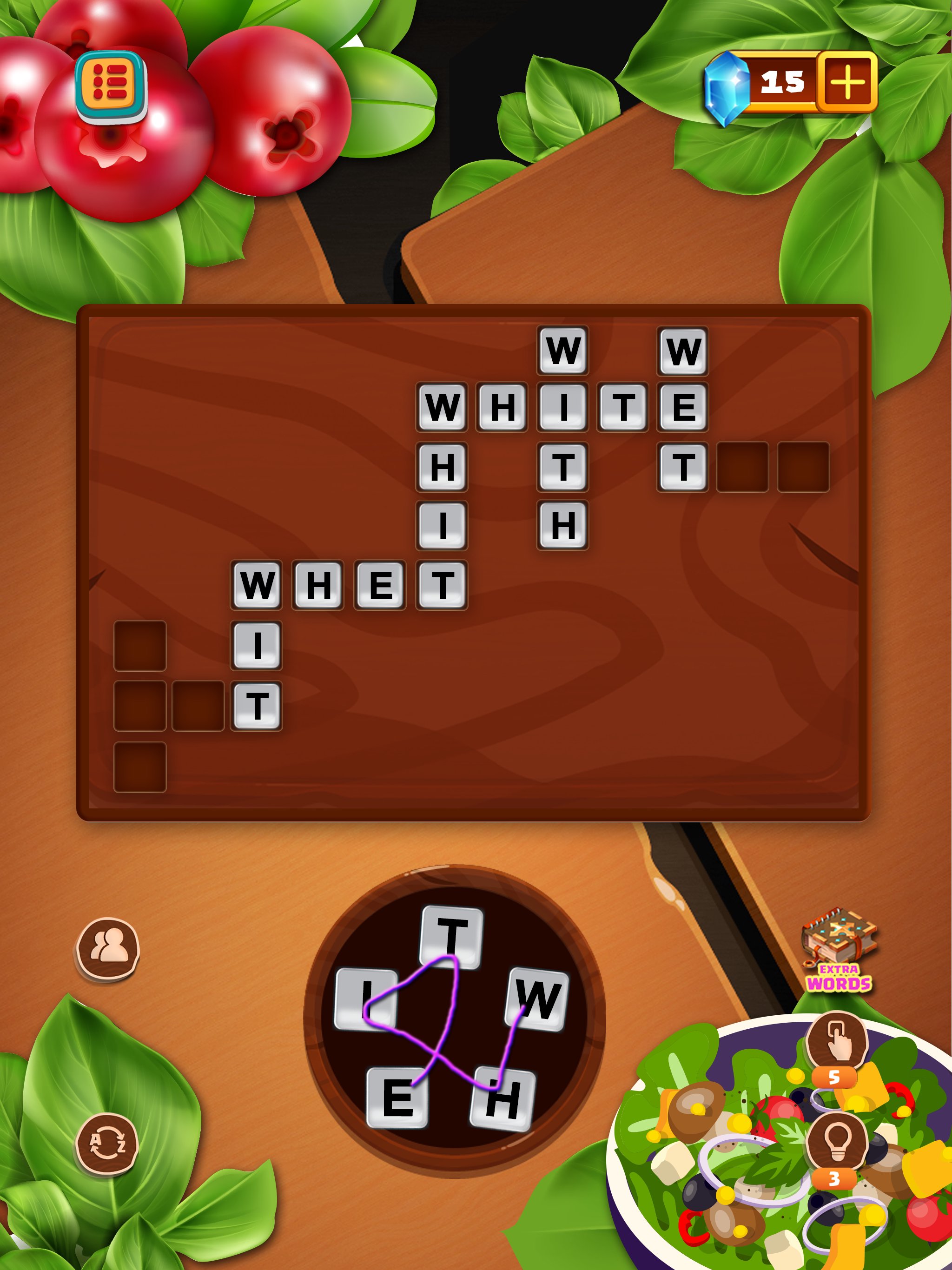Screen dimensions: 952x1270
Task: Click the WHET word on the board
Action: (x=350, y=586)
